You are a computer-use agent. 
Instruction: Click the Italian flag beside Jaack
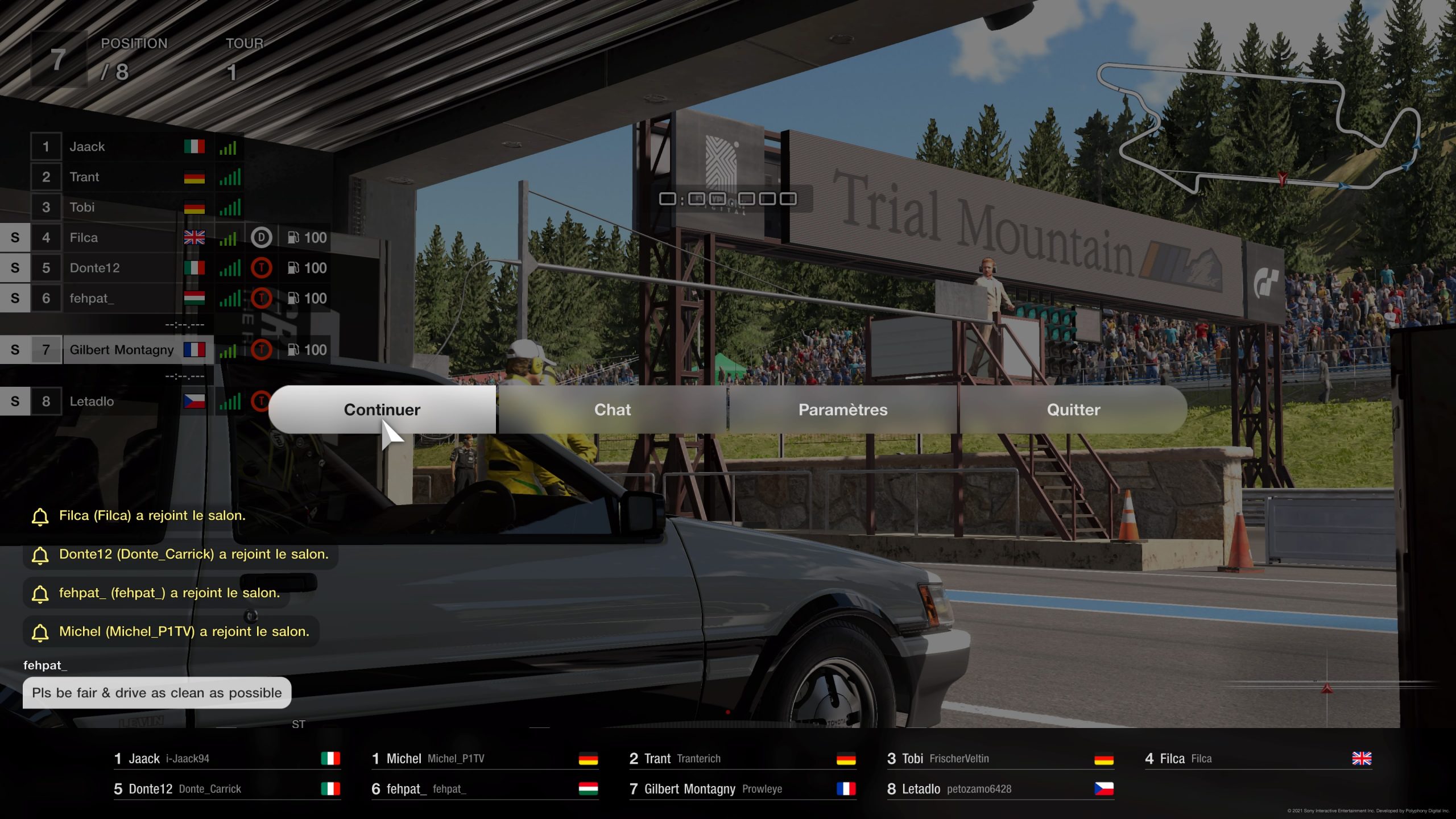coord(194,146)
